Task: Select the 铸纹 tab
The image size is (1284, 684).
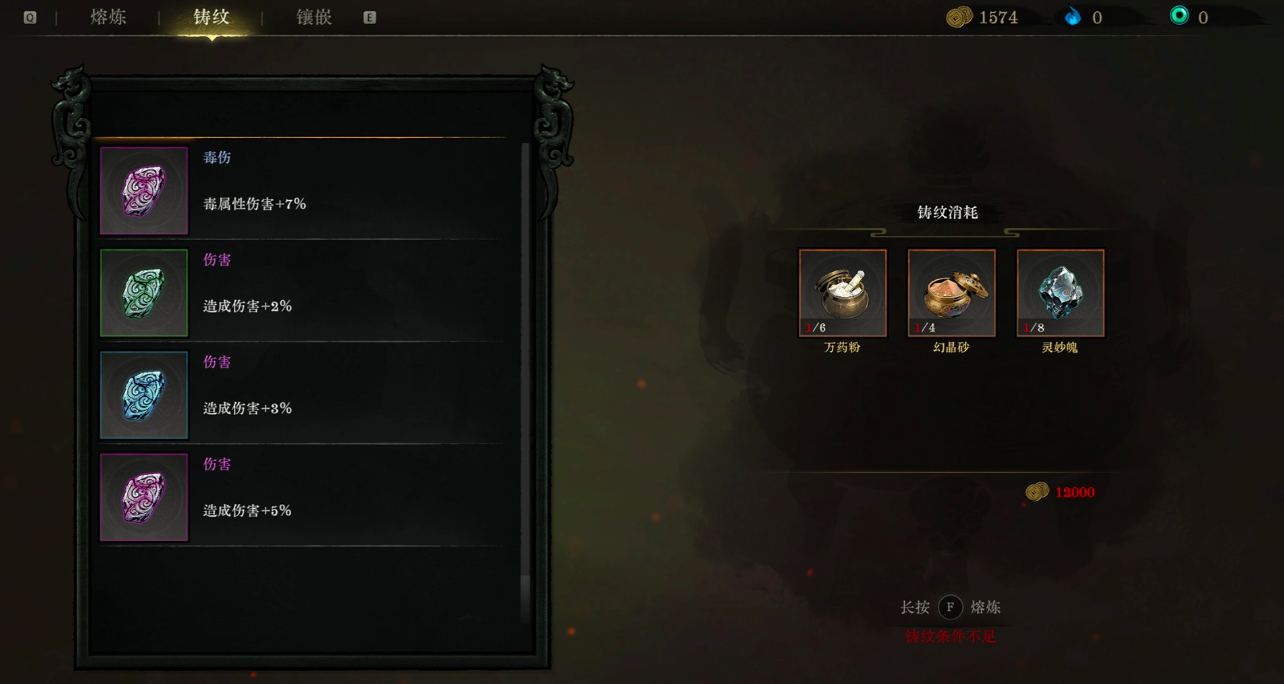Action: click(x=211, y=17)
